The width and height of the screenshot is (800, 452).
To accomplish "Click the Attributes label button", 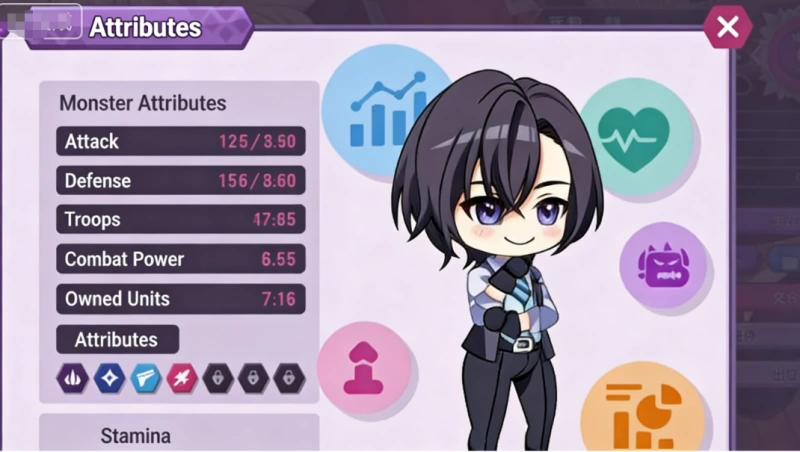I will click(117, 339).
